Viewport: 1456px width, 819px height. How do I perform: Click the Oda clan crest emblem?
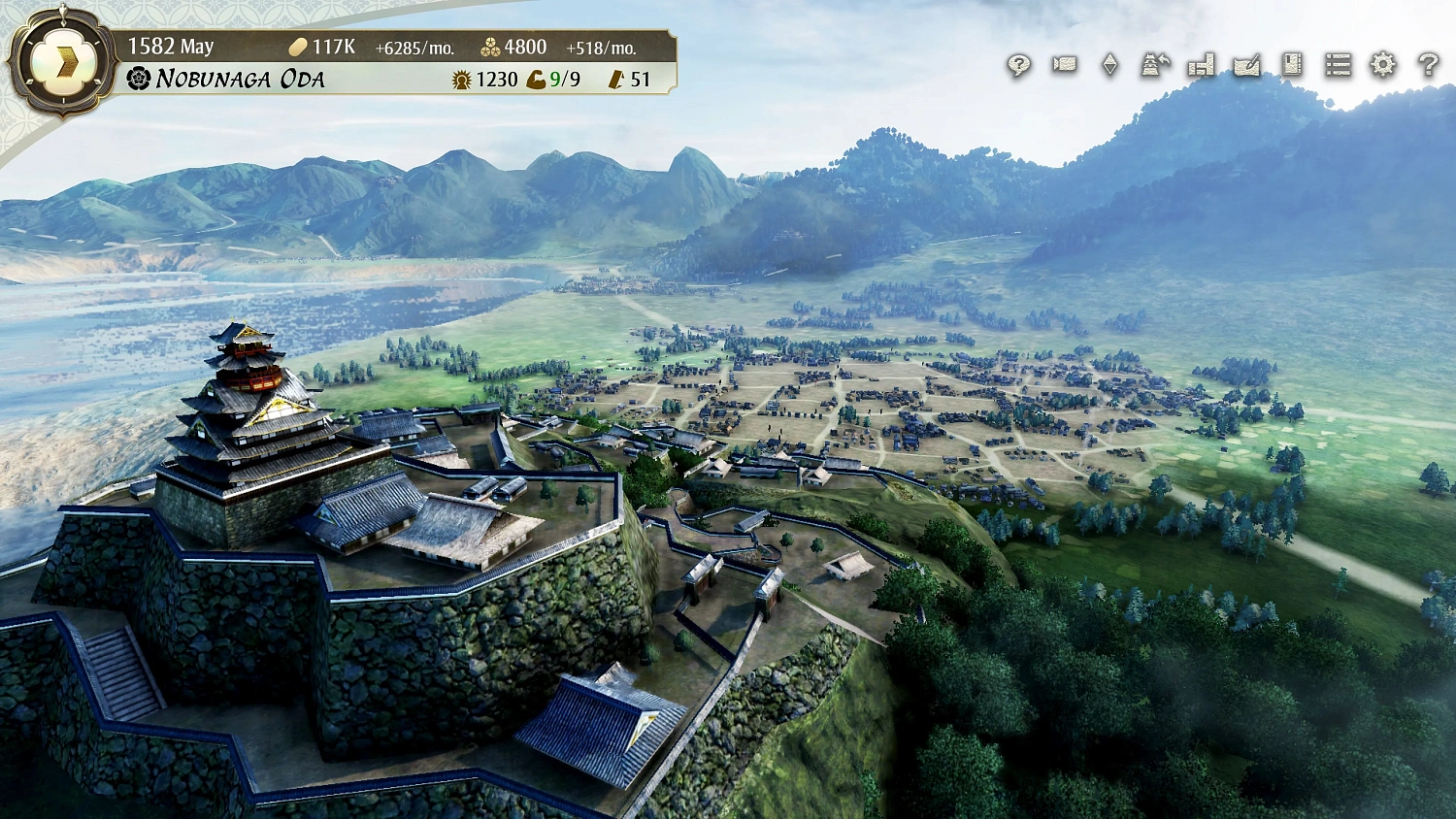[x=139, y=79]
